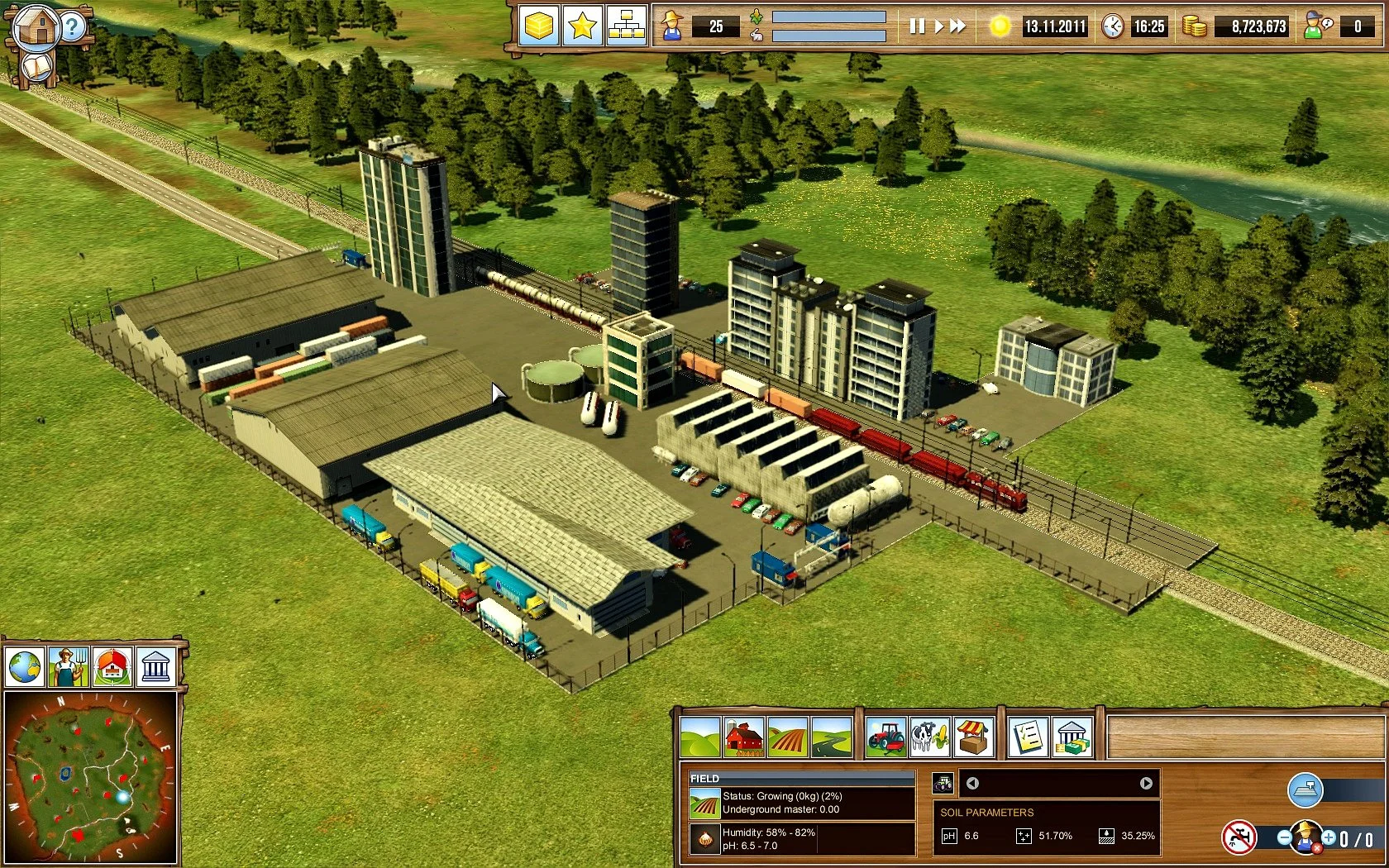Image resolution: width=1389 pixels, height=868 pixels.
Task: Select the hay bale icon in top bar
Action: point(538,26)
